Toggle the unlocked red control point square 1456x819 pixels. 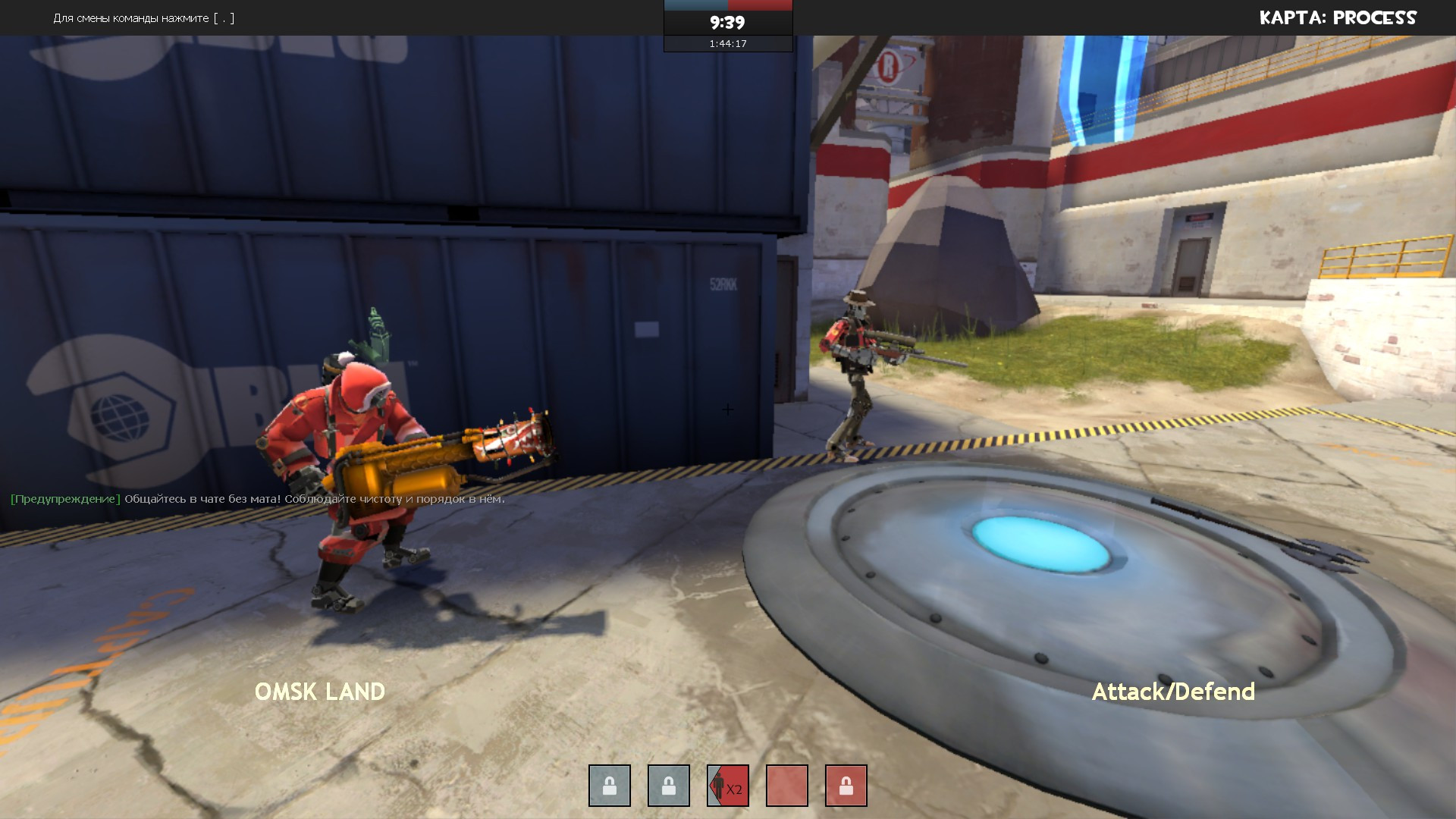coord(786,786)
